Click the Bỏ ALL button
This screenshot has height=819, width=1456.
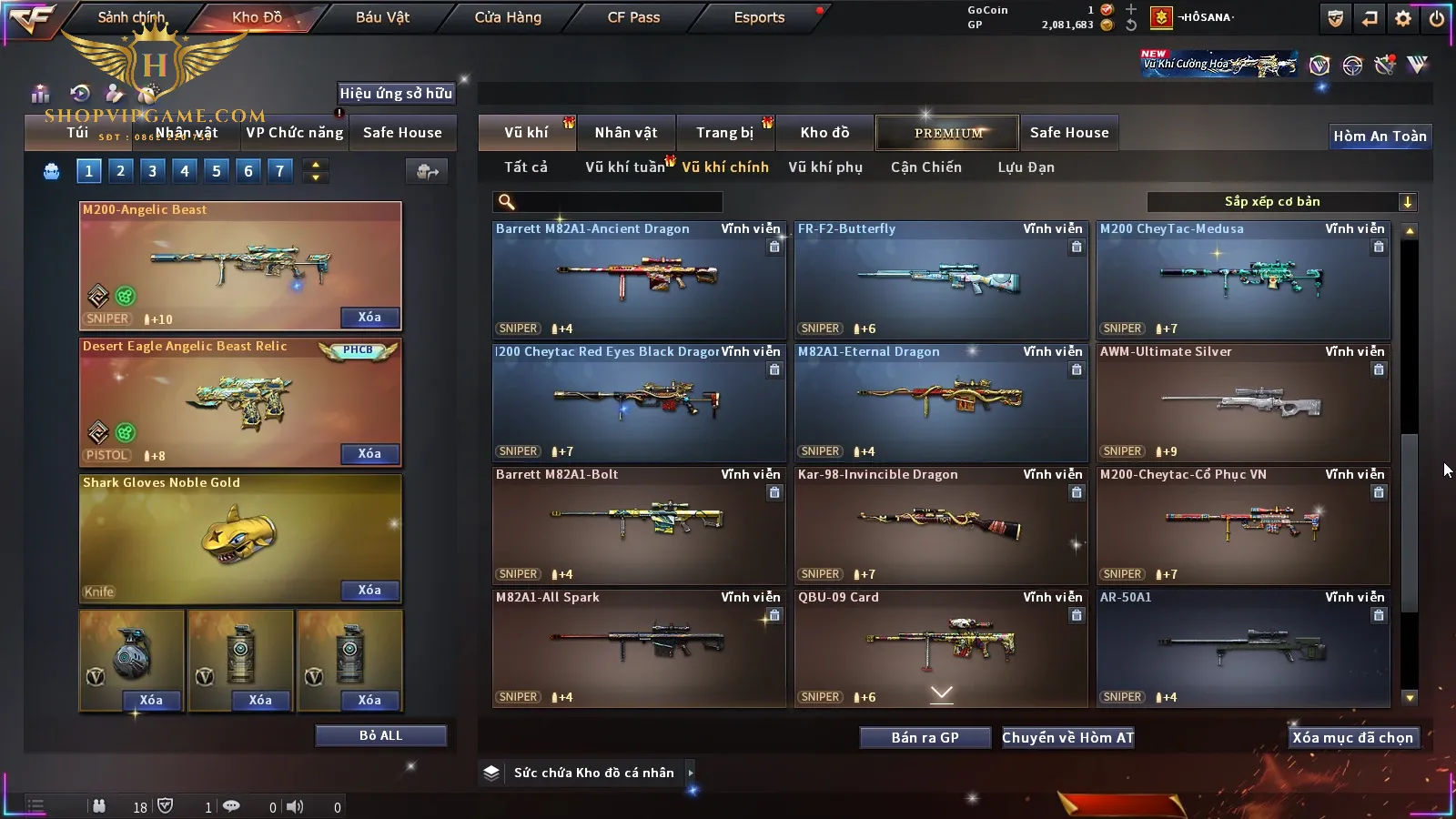[380, 735]
